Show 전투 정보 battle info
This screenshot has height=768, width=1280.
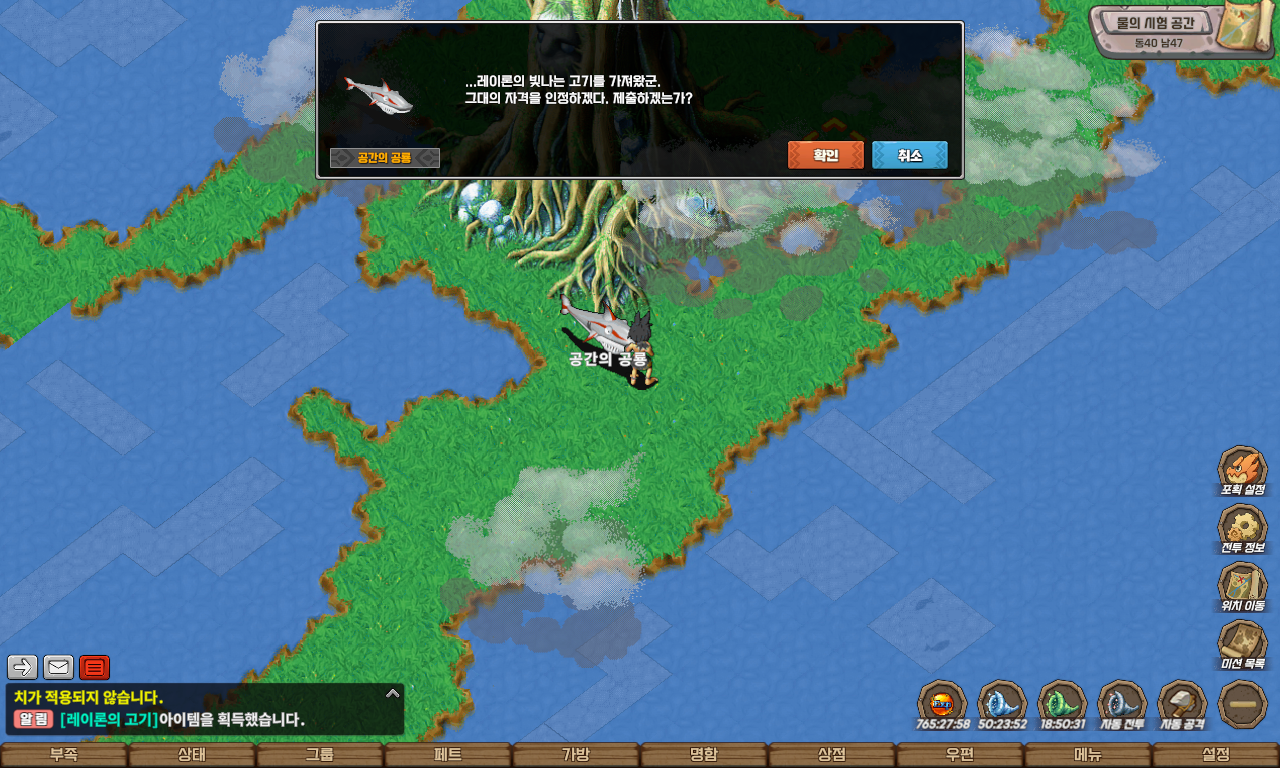(1242, 528)
